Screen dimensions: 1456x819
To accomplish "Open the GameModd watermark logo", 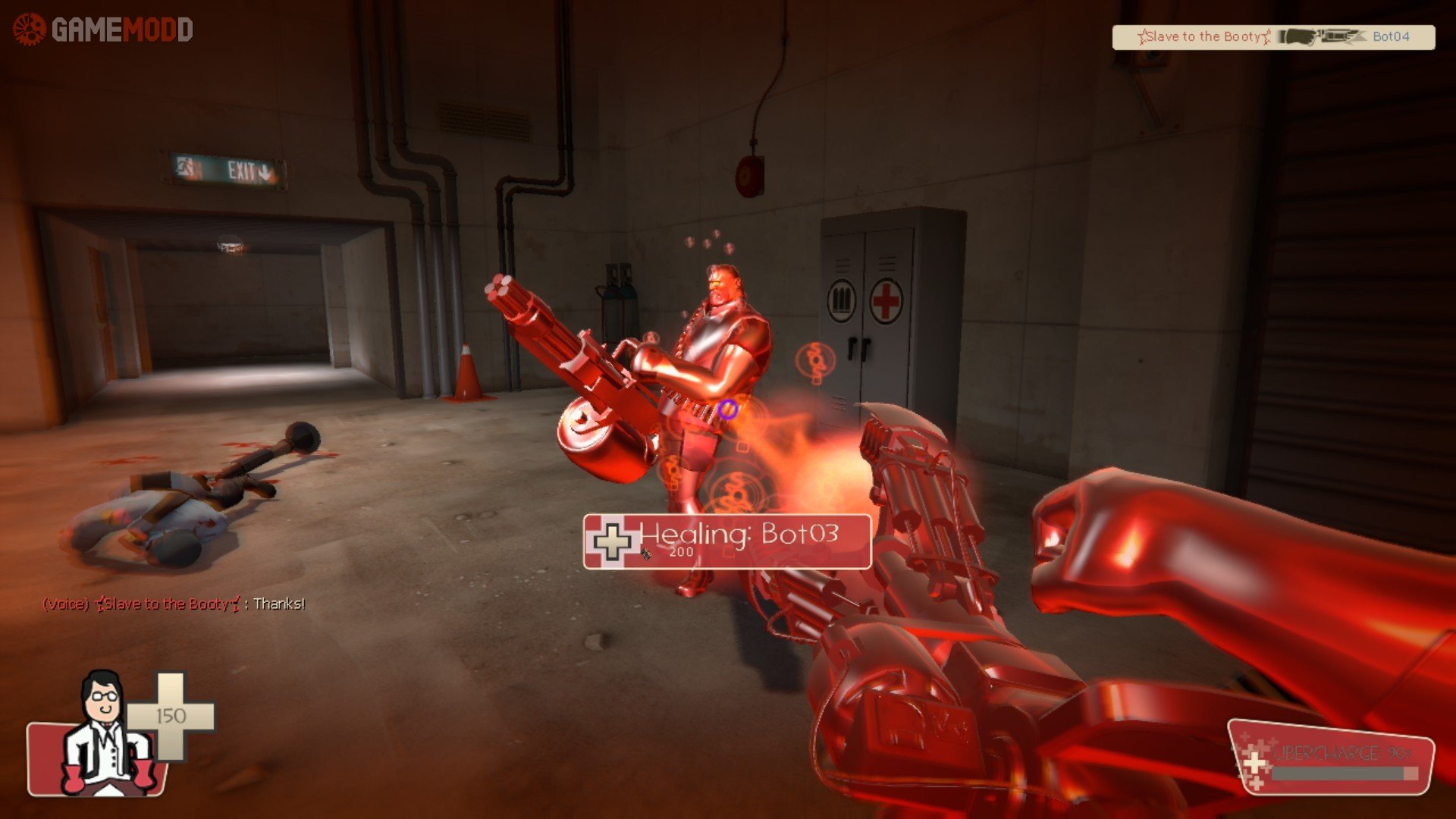I will point(103,30).
